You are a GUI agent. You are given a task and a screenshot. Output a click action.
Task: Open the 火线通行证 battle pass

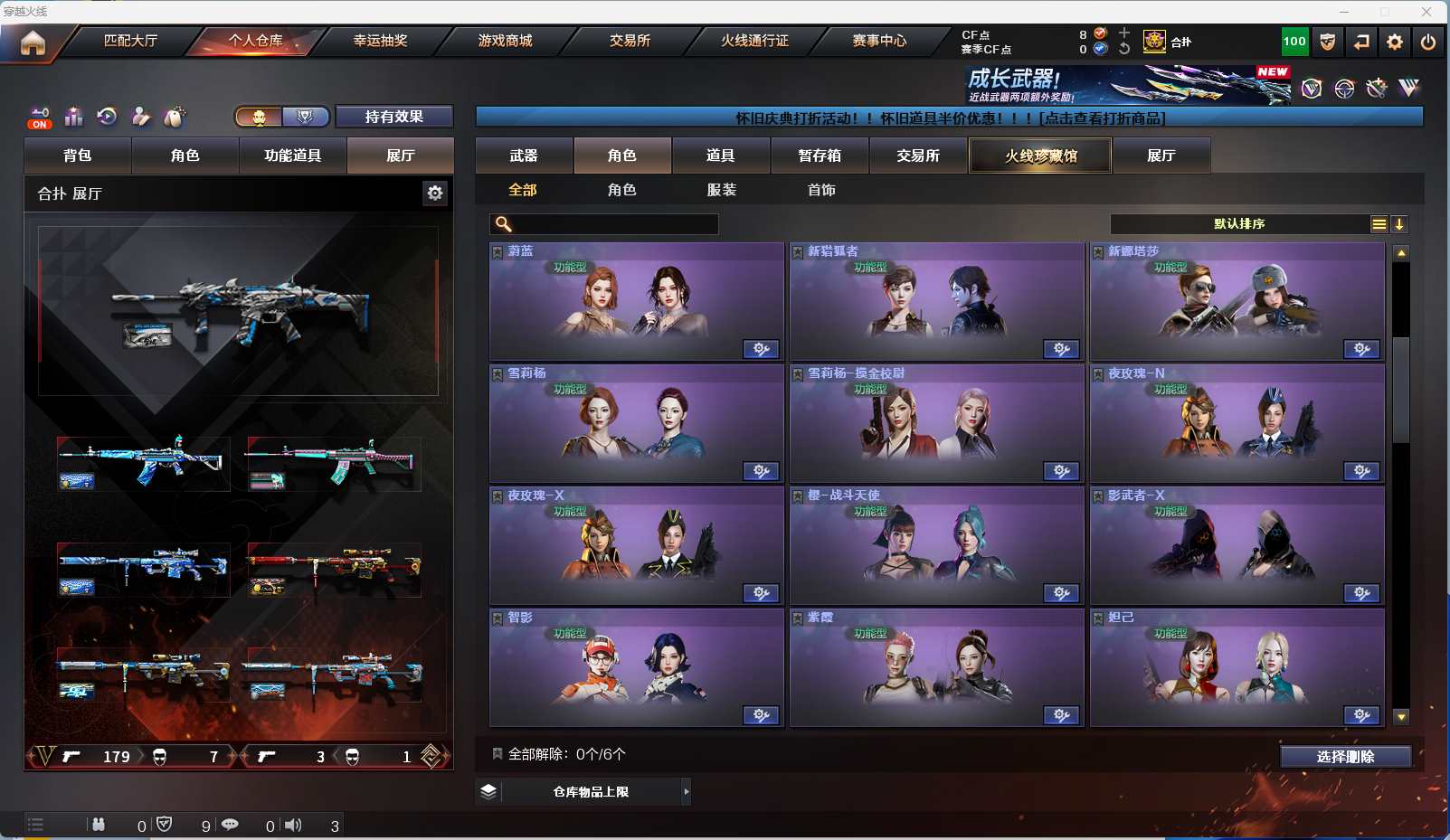pos(754,41)
